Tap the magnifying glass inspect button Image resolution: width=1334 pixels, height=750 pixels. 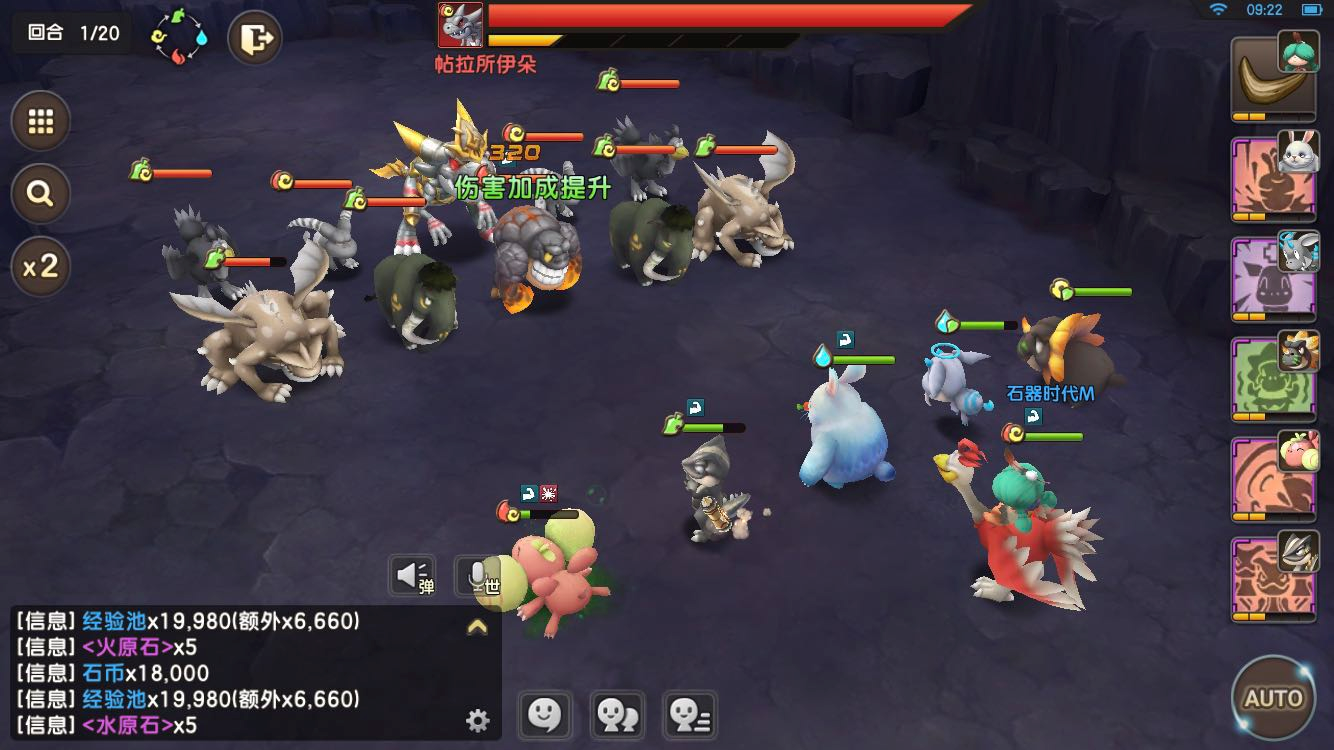41,193
